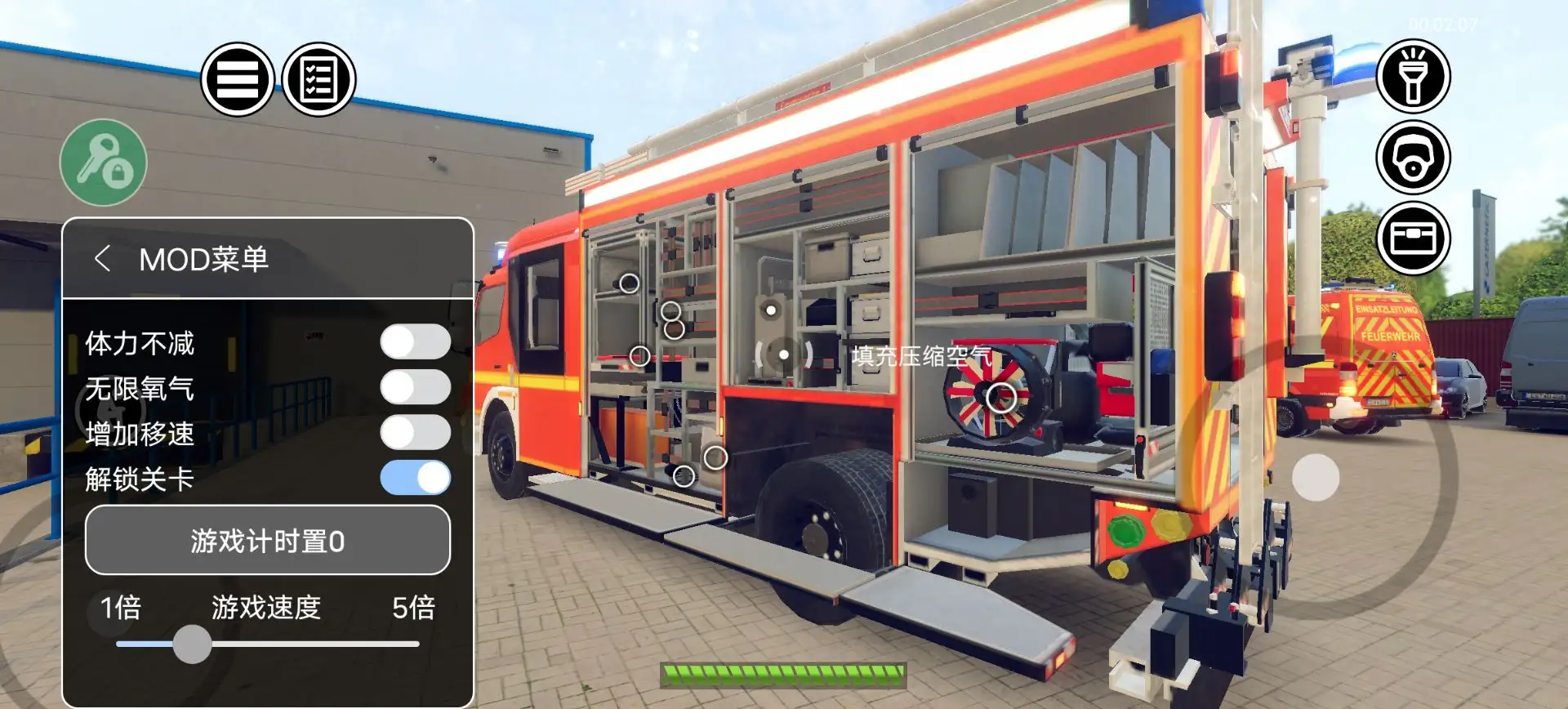Click the 1倍 speed label
This screenshot has width=1568, height=709.
click(x=120, y=609)
